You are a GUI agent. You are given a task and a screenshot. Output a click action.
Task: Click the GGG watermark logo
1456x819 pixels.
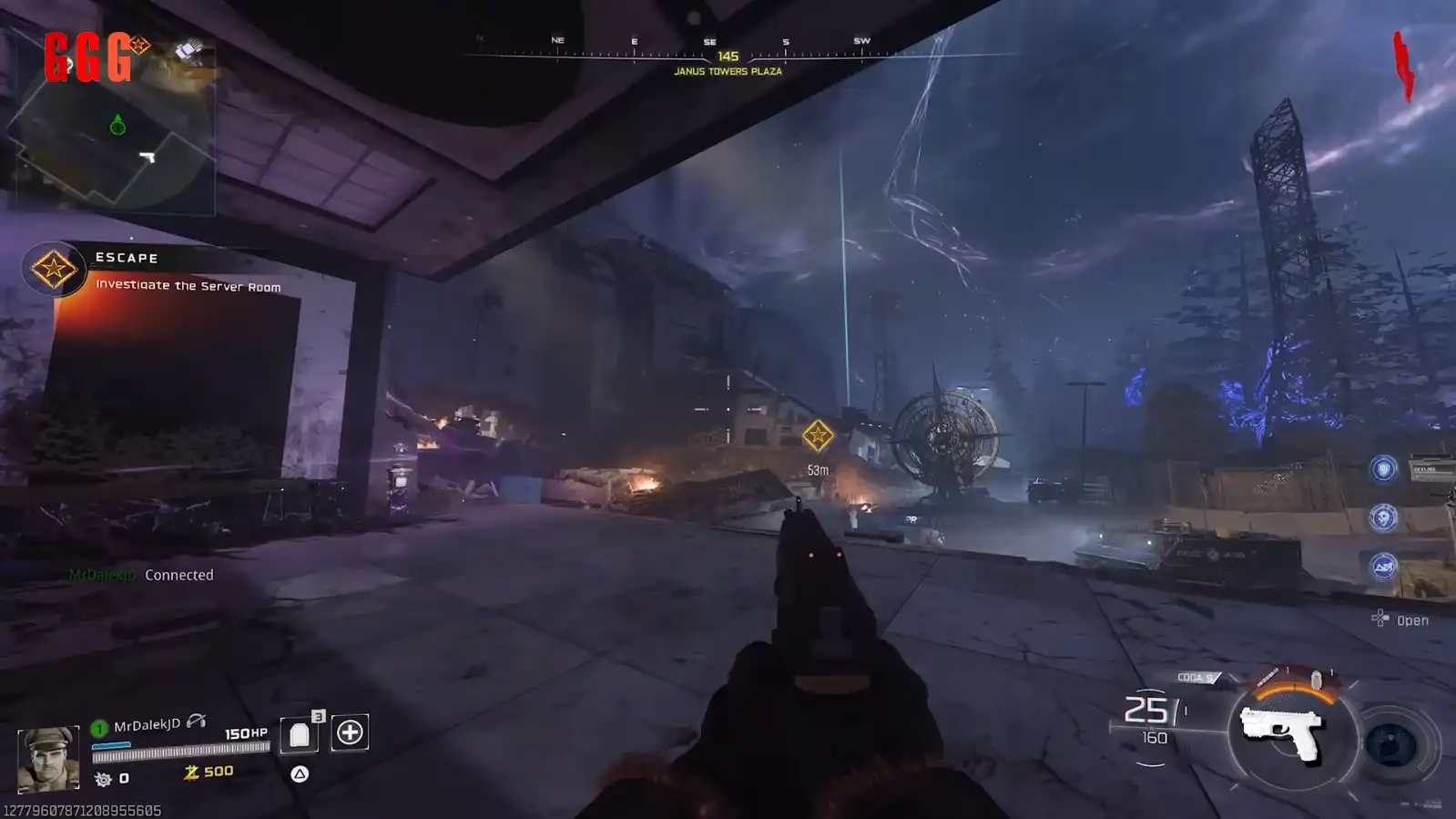pos(88,57)
